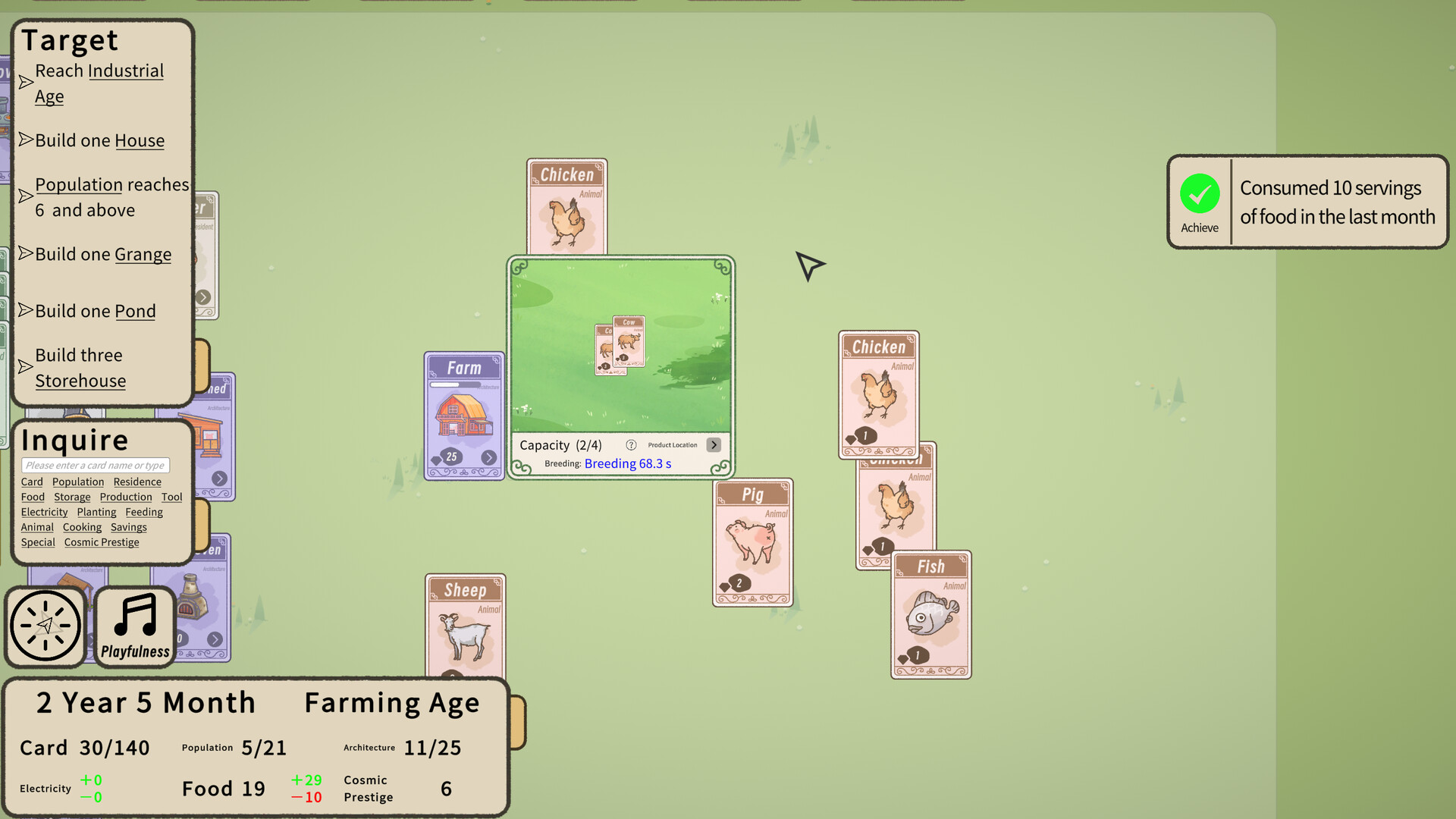This screenshot has width=1456, height=819.
Task: Select the Cooking category in the Inquire panel
Action: [83, 526]
